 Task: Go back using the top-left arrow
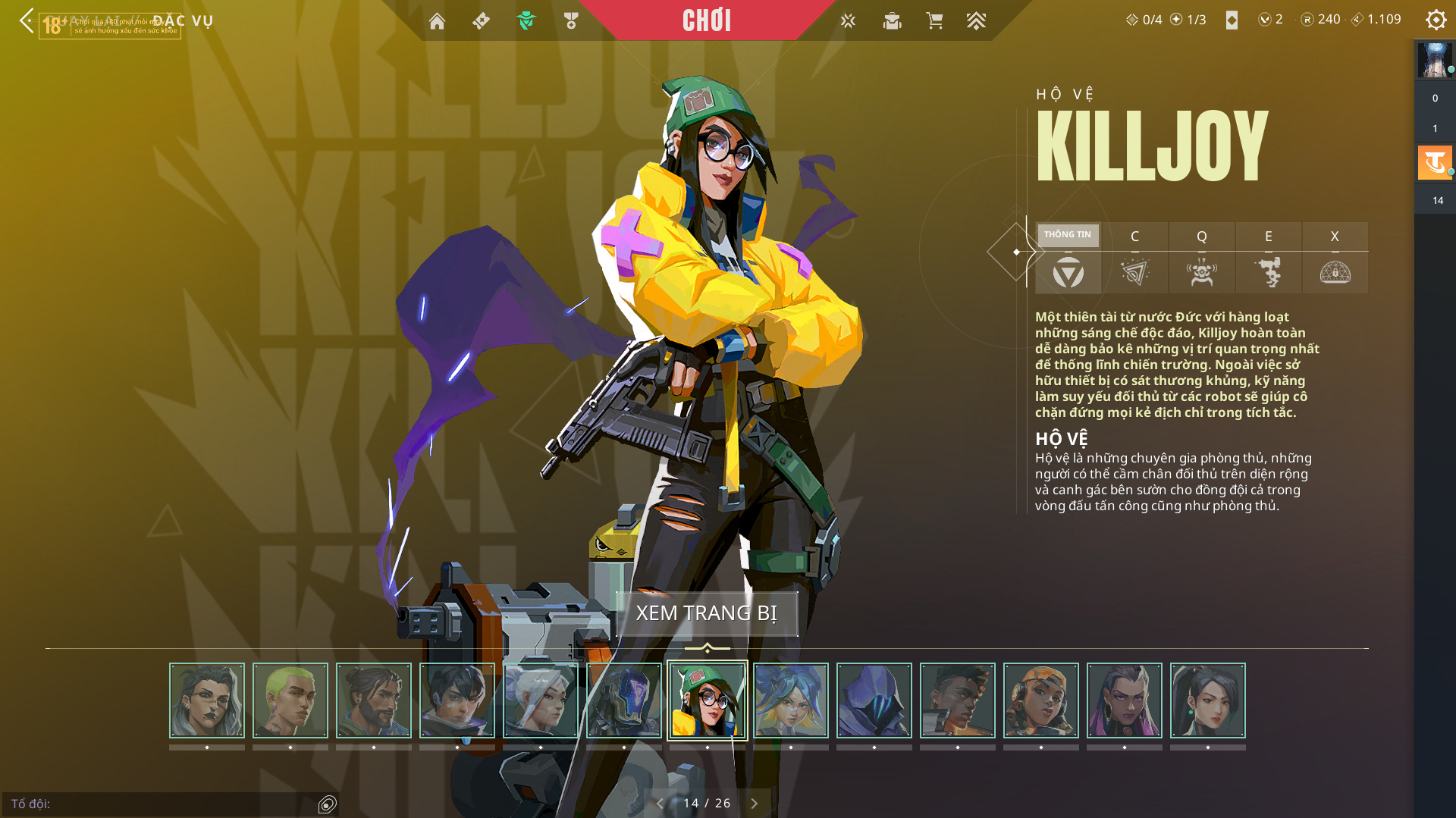pos(27,20)
